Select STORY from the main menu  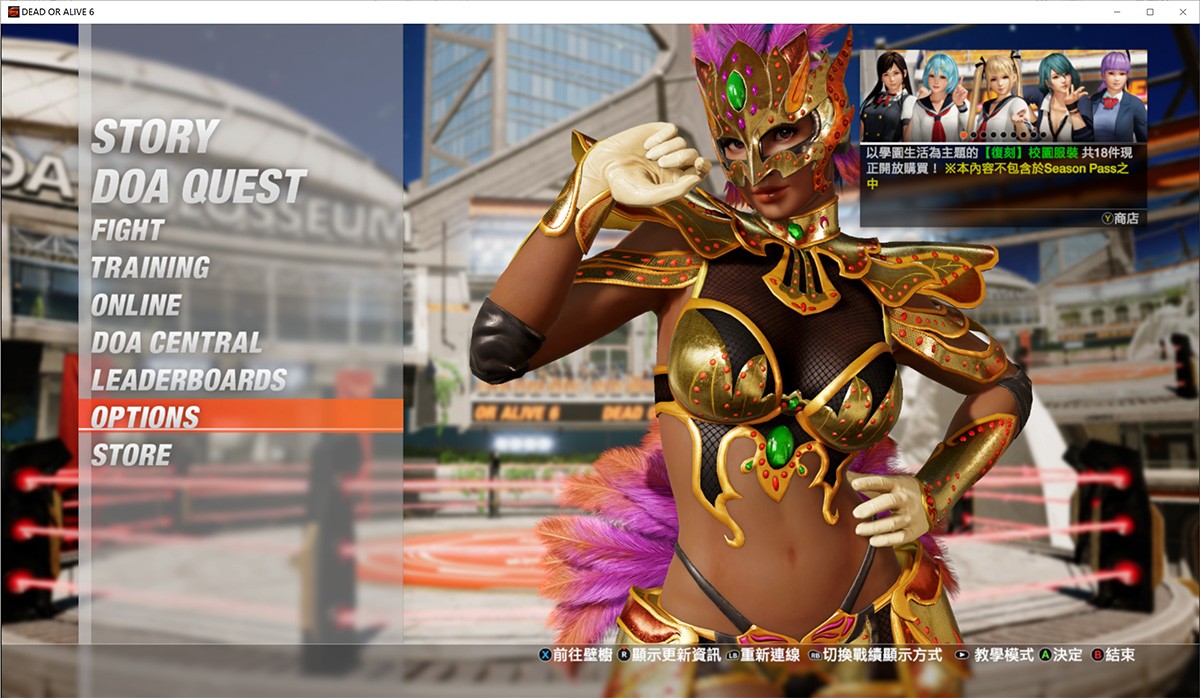pyautogui.click(x=155, y=137)
